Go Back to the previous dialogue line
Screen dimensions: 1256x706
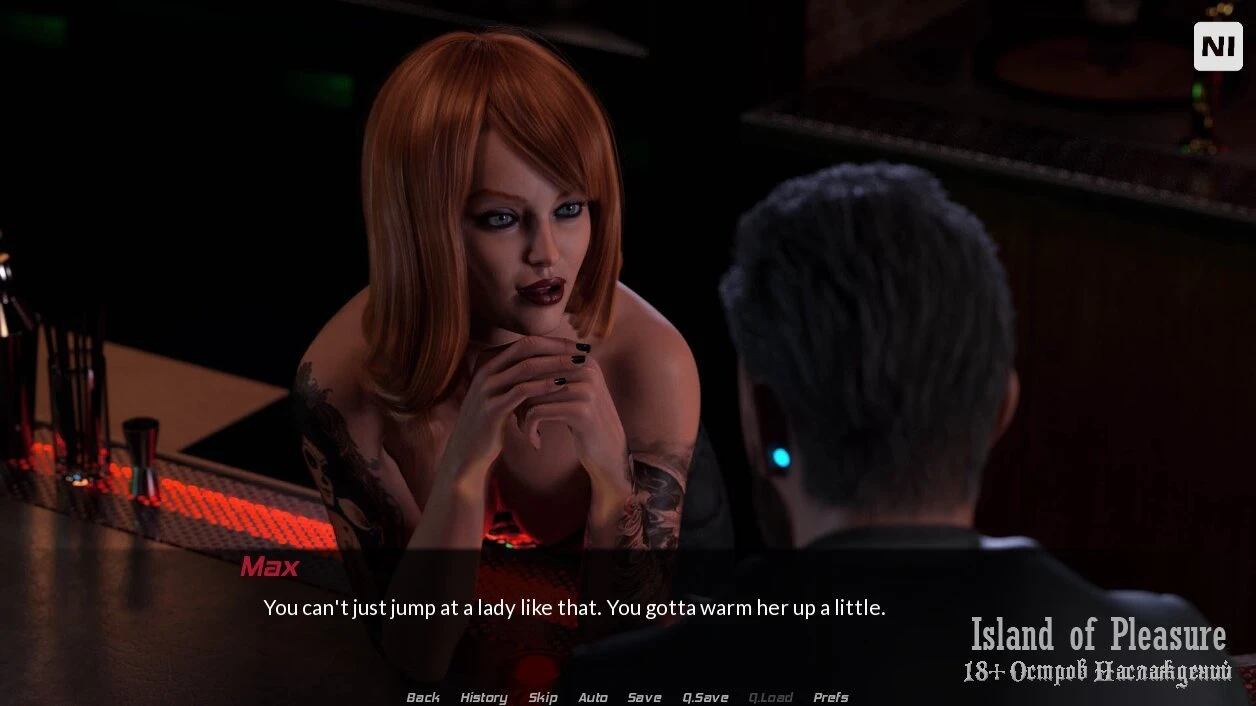pyautogui.click(x=423, y=697)
